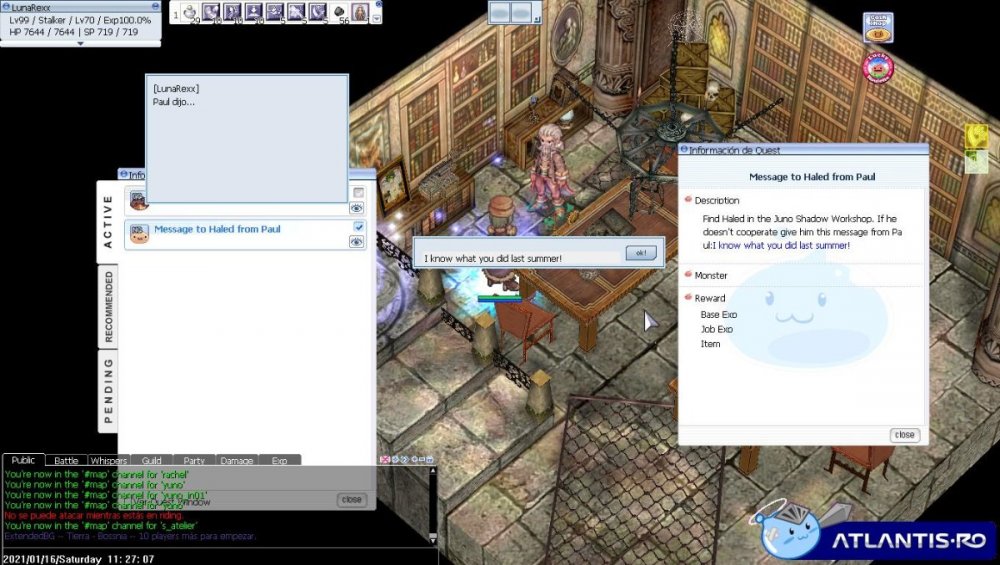The image size is (1000, 565).
Task: Open the Exp chat tab
Action: tap(279, 461)
